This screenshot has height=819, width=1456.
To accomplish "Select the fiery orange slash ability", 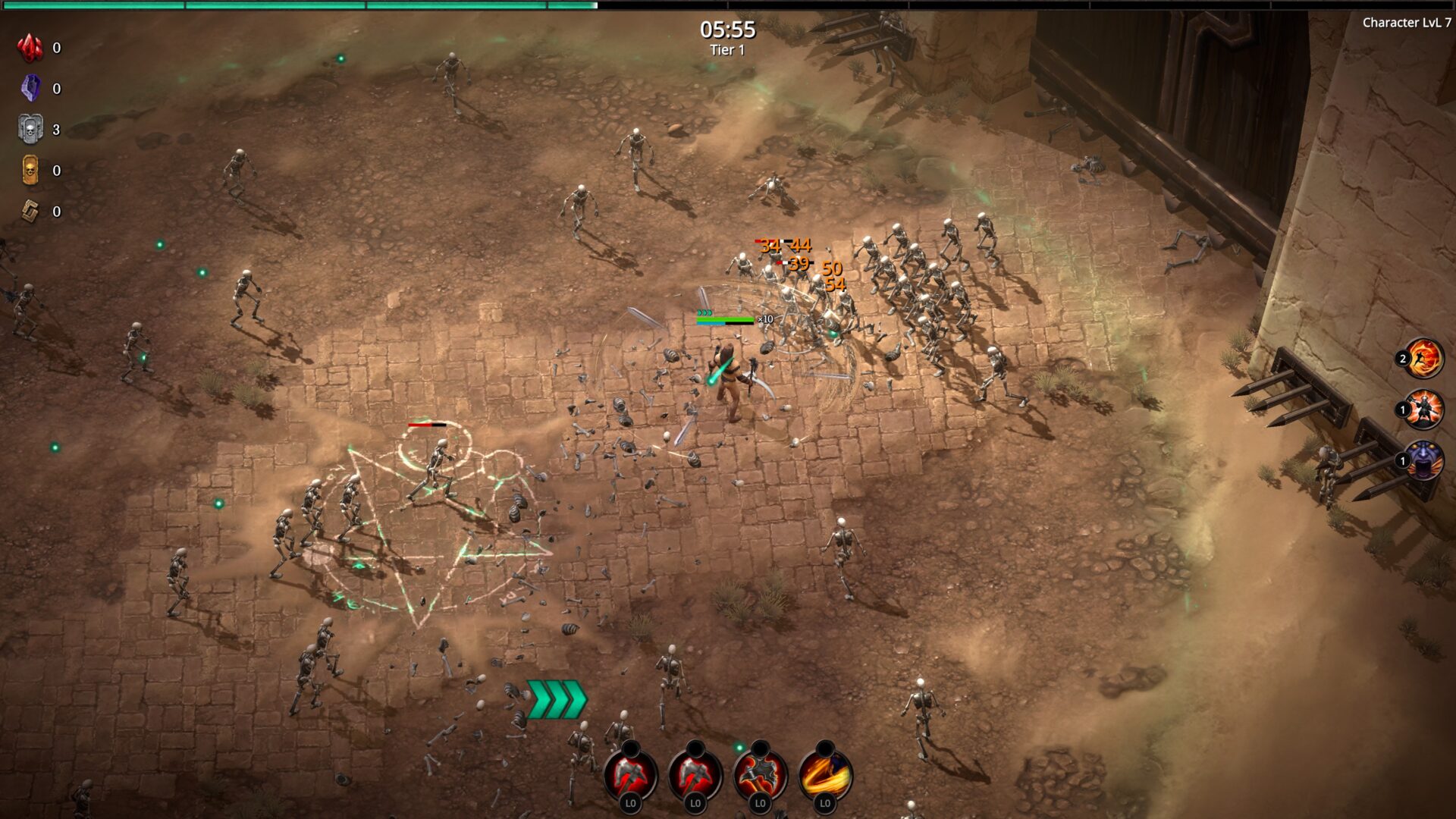I will pyautogui.click(x=825, y=773).
